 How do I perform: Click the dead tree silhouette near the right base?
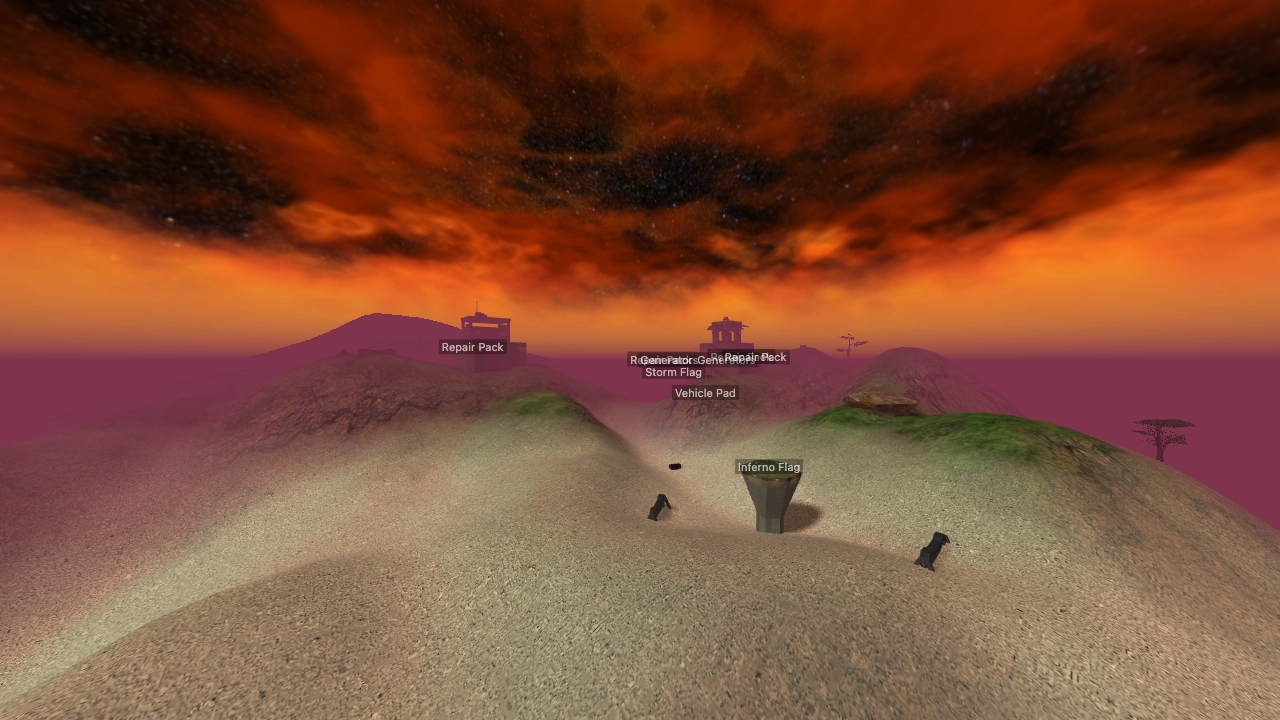point(849,343)
